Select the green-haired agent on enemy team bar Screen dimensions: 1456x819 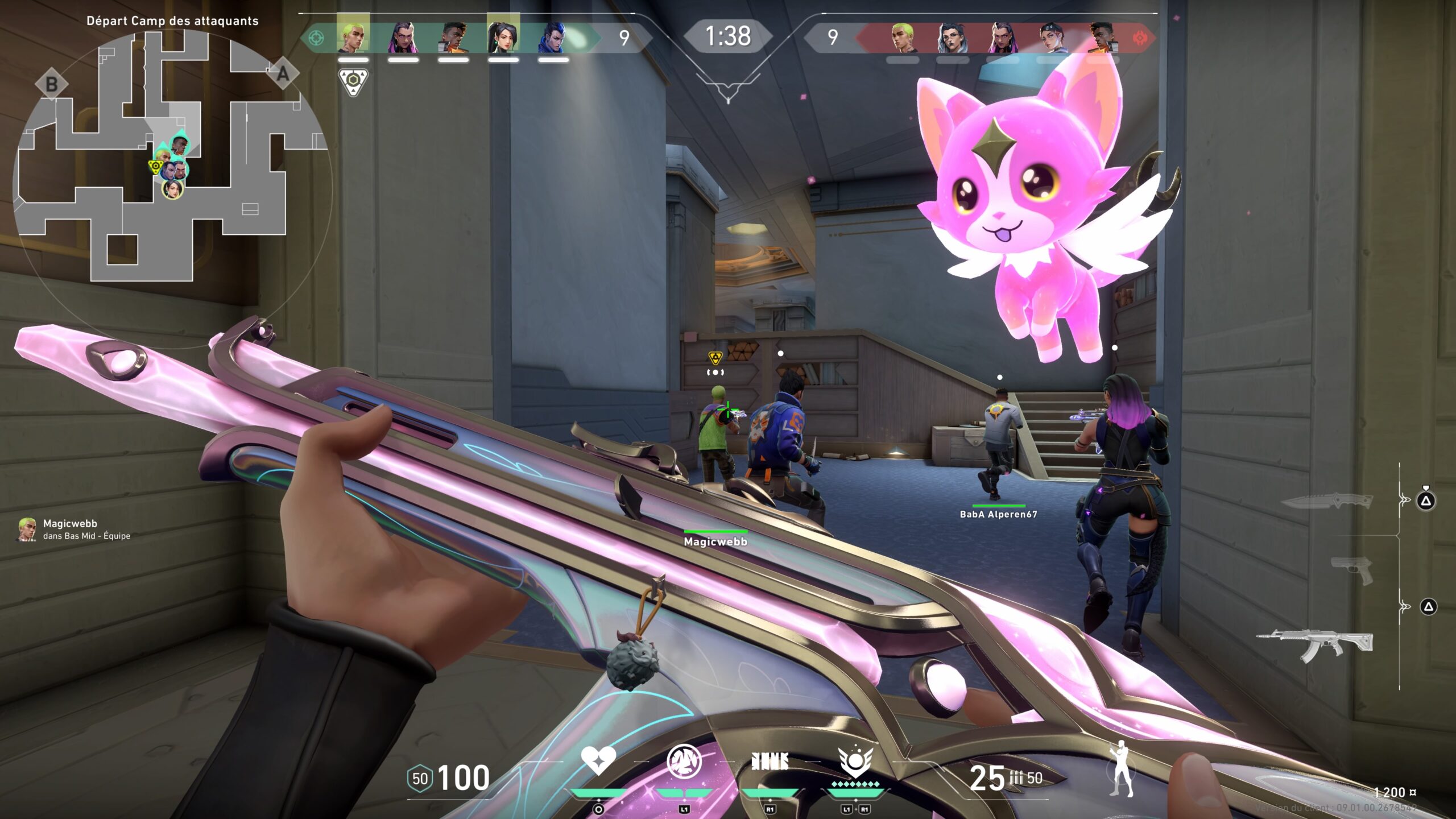pyautogui.click(x=902, y=38)
